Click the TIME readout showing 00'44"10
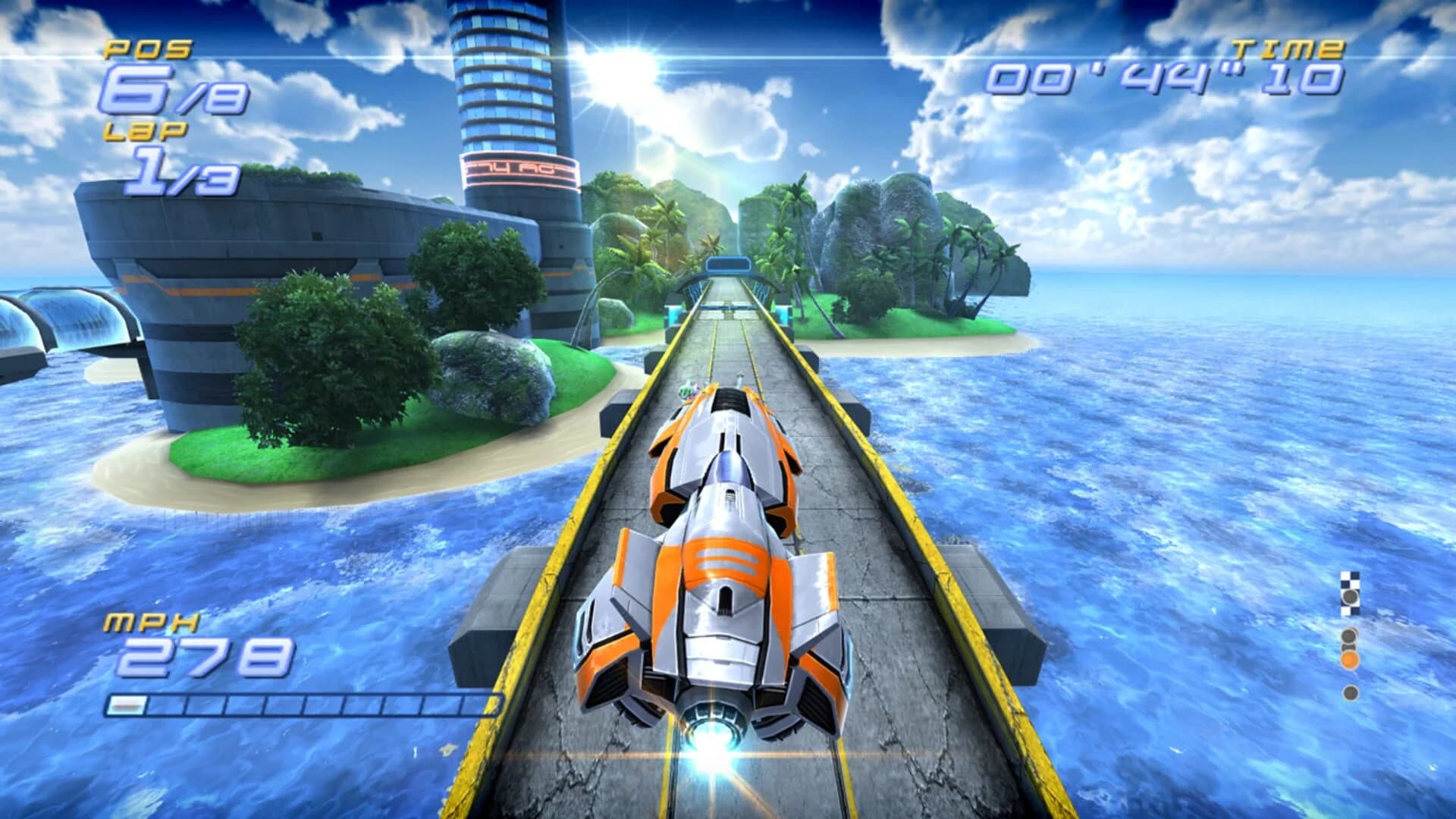The height and width of the screenshot is (819, 1456). (1172, 80)
